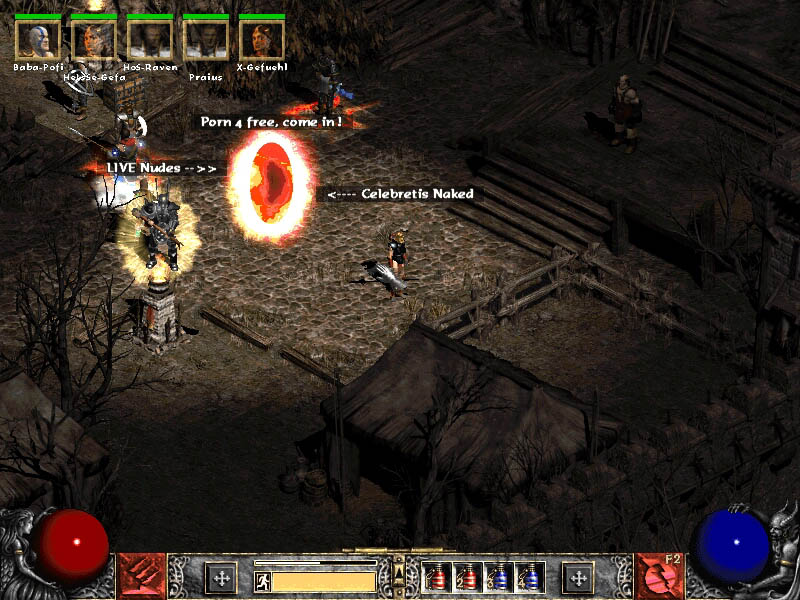Click the X-Gefuehl party portrait

[262, 39]
